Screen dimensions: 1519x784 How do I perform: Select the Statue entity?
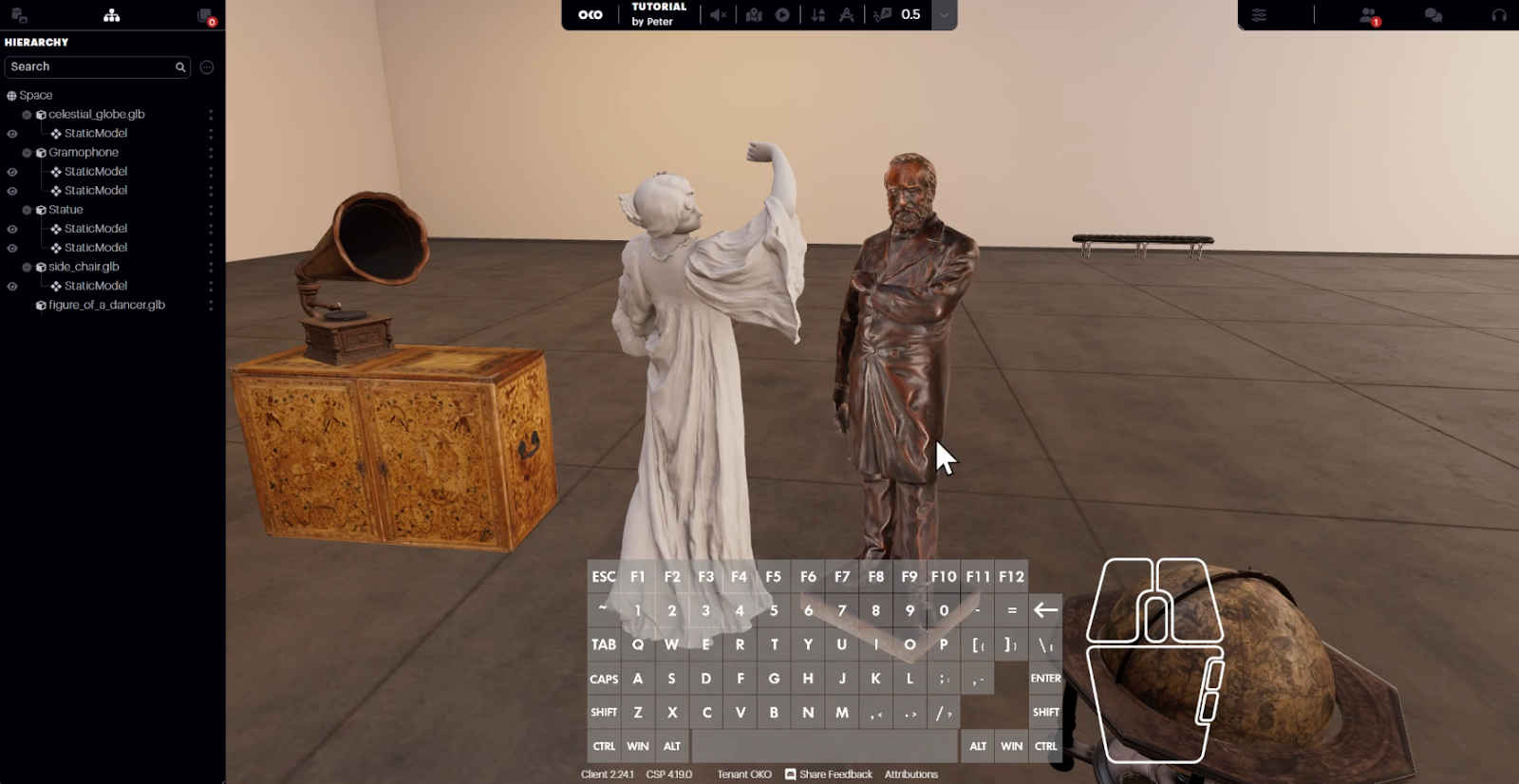point(66,210)
